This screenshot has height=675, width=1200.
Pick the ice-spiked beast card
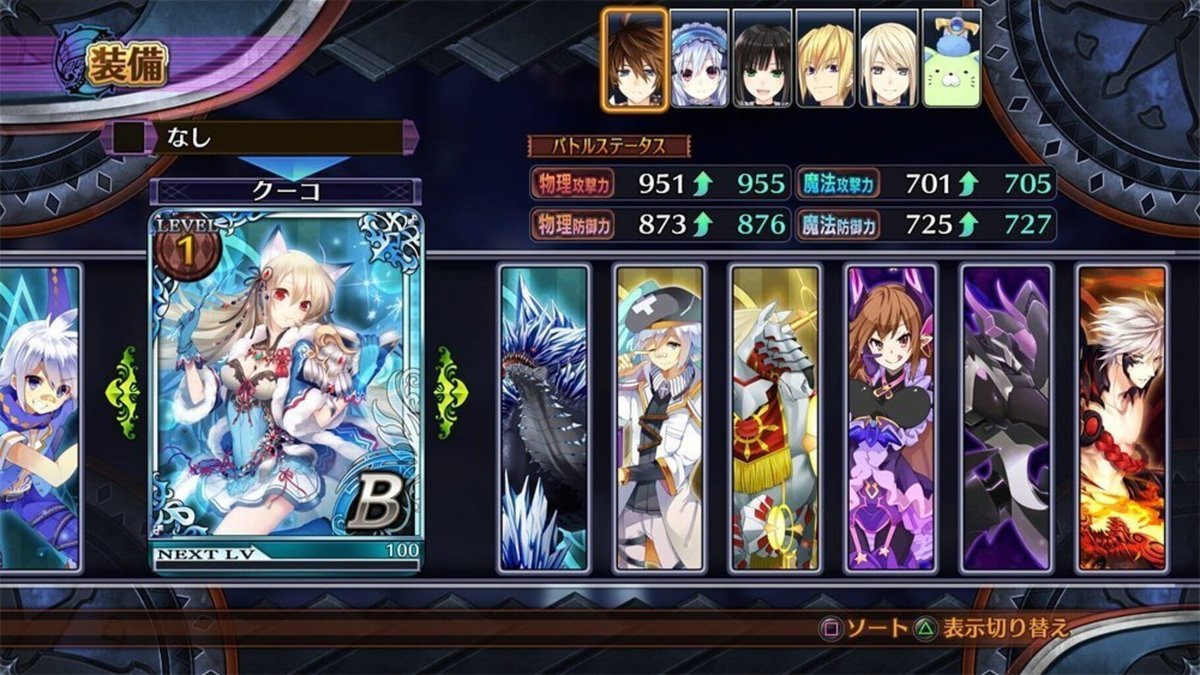click(x=543, y=418)
